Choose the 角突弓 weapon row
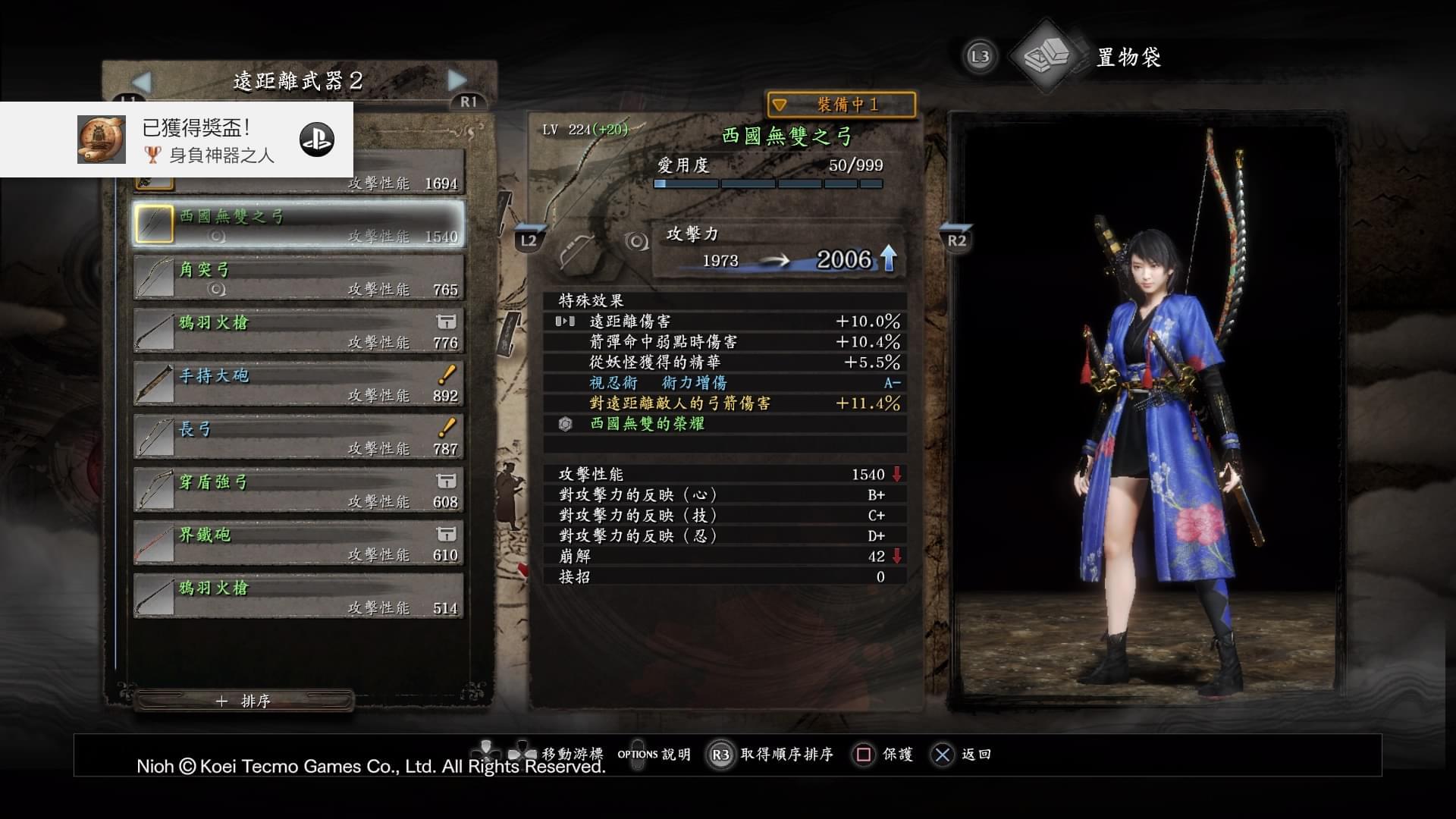 pyautogui.click(x=299, y=278)
